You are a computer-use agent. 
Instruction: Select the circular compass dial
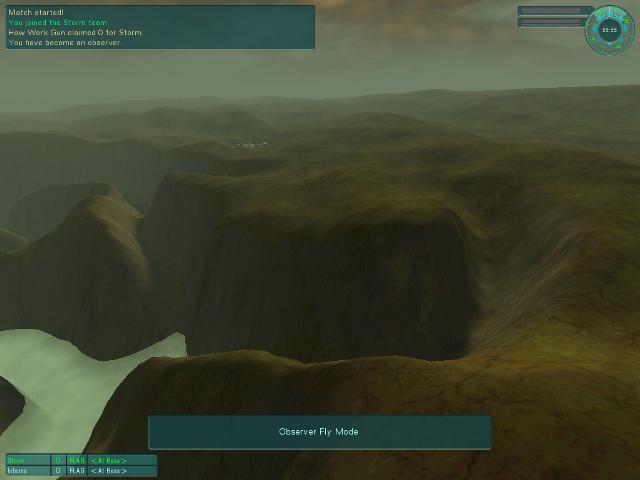point(609,30)
